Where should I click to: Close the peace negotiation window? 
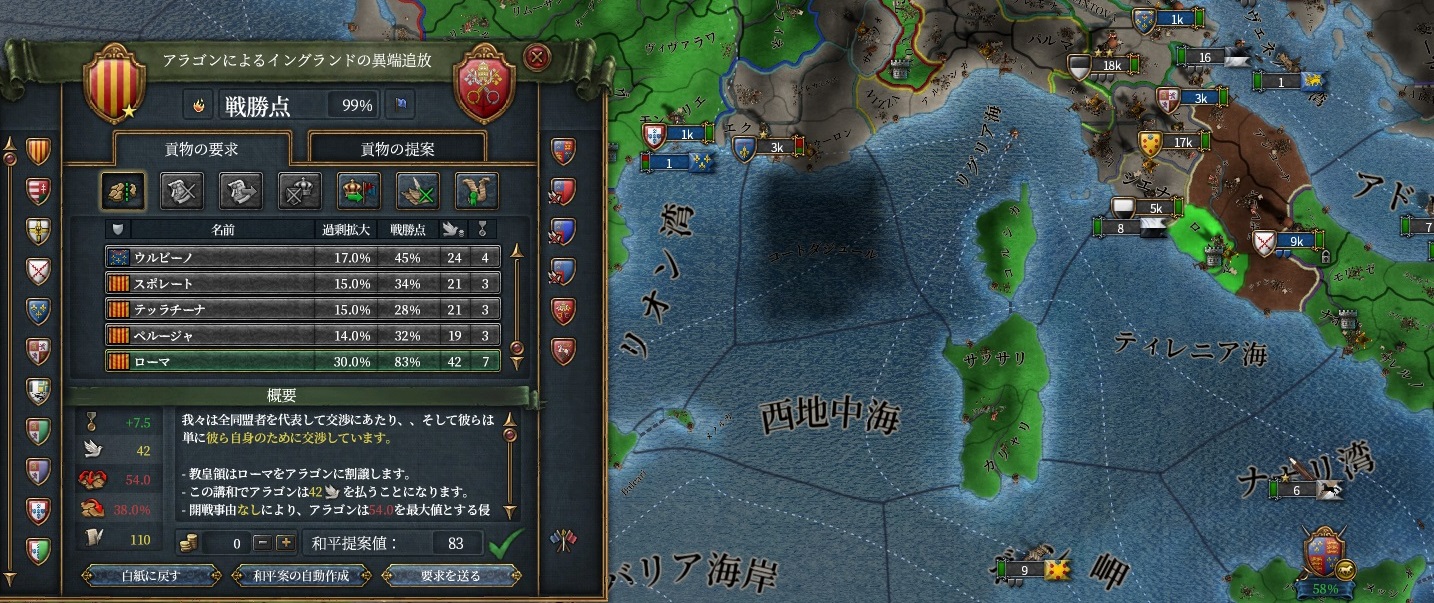tap(537, 57)
